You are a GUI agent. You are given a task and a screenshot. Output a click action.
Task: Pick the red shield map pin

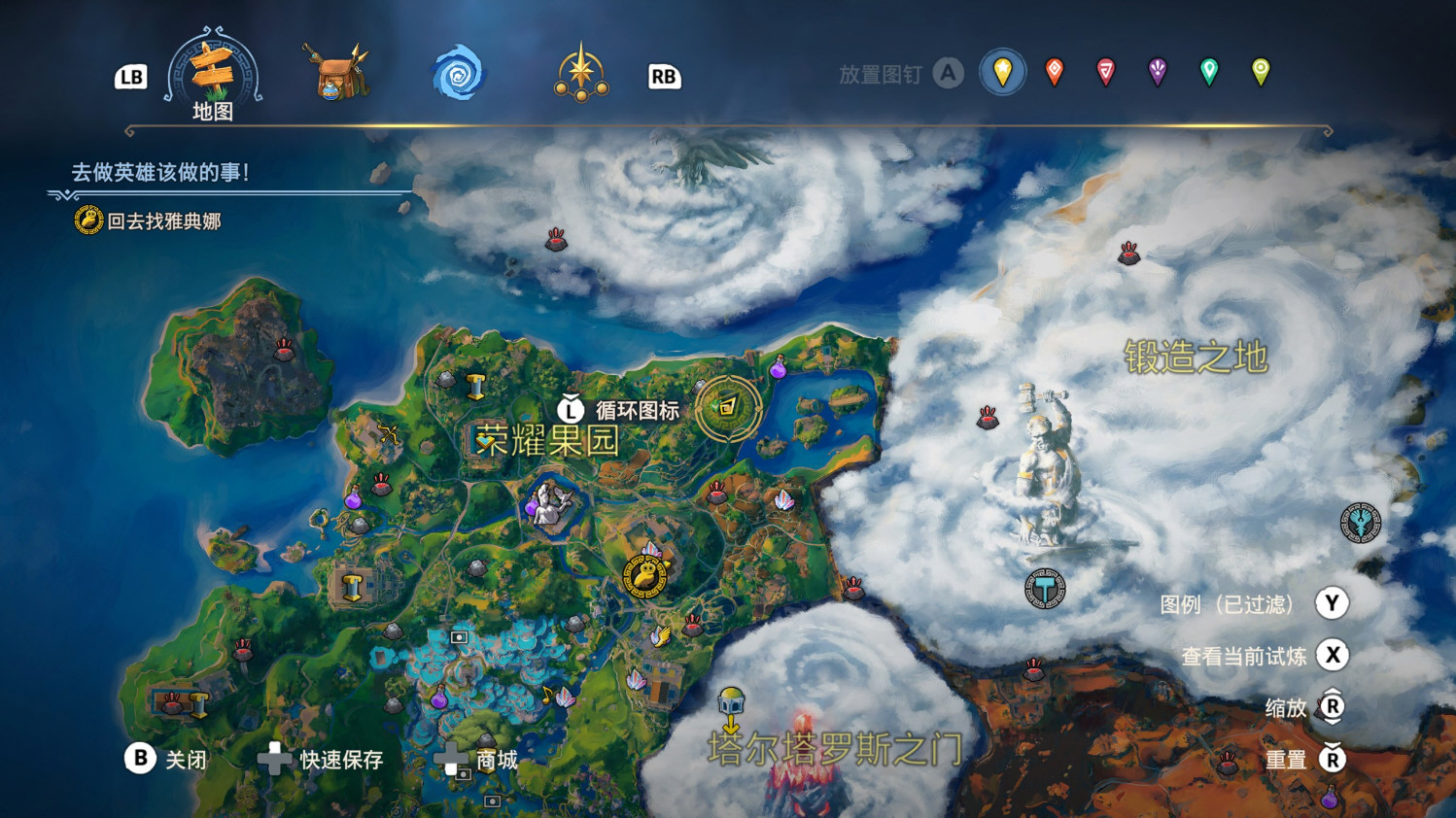1106,72
